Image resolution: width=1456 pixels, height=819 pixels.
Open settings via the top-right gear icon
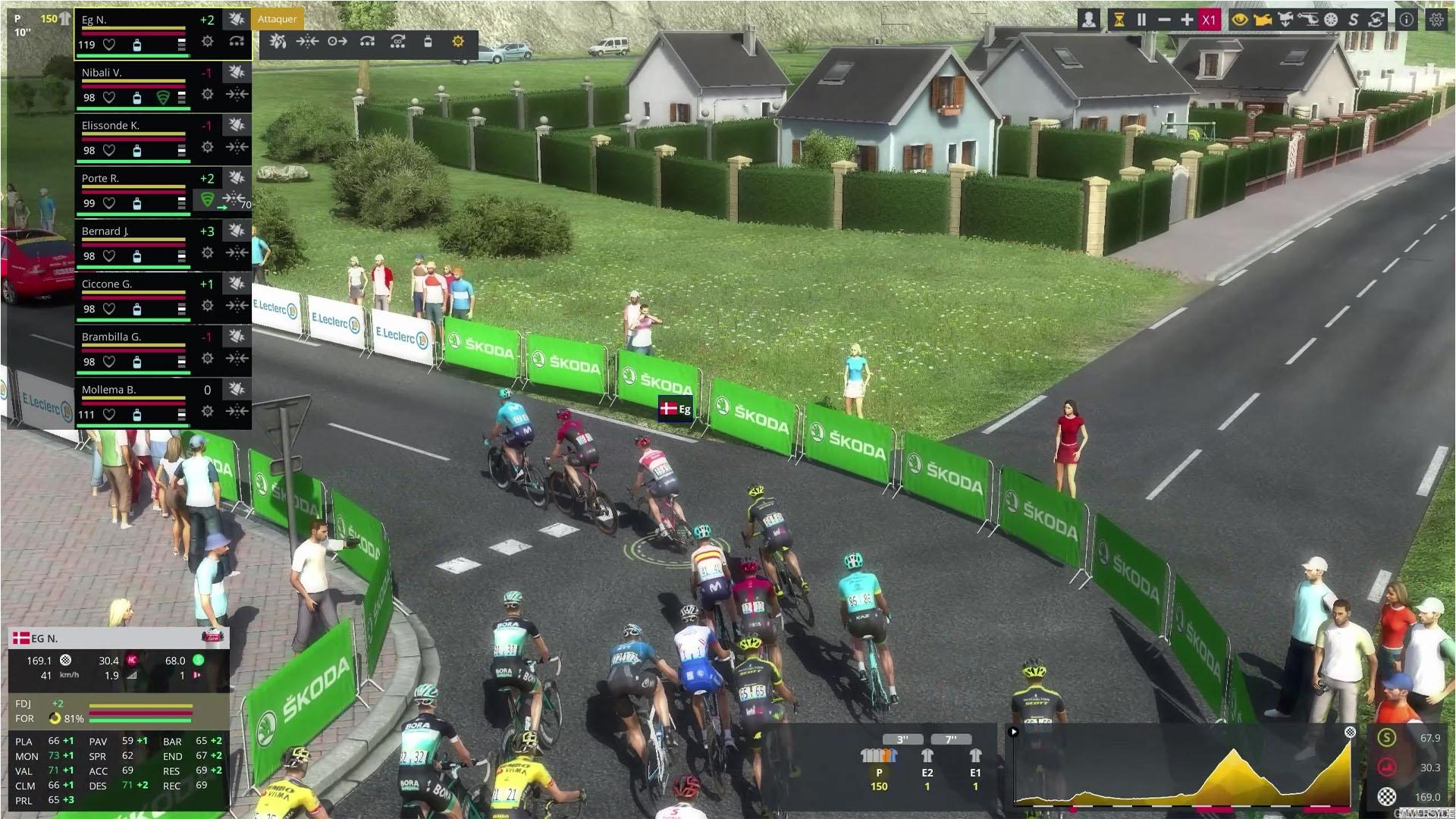click(x=1436, y=20)
